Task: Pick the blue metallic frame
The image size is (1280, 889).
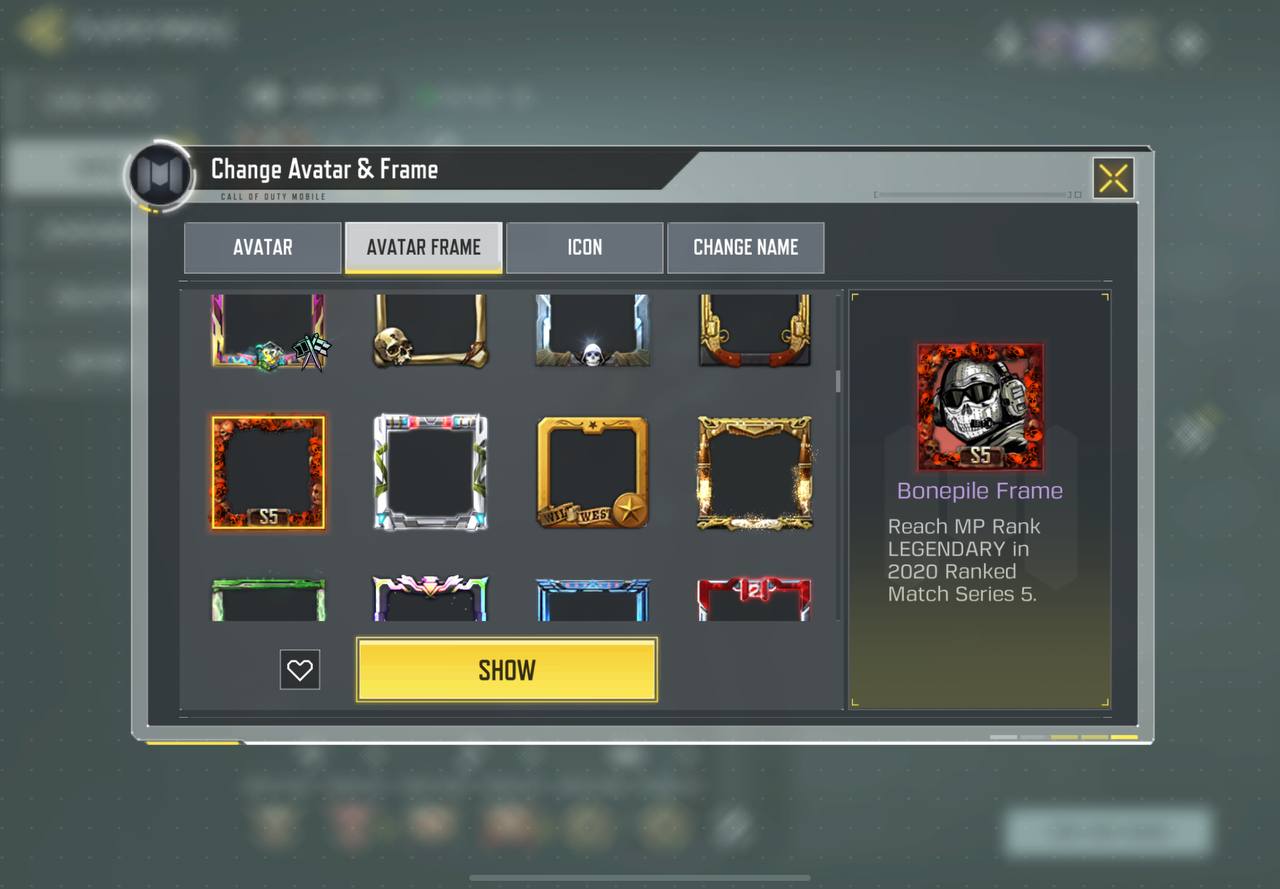Action: pyautogui.click(x=592, y=599)
